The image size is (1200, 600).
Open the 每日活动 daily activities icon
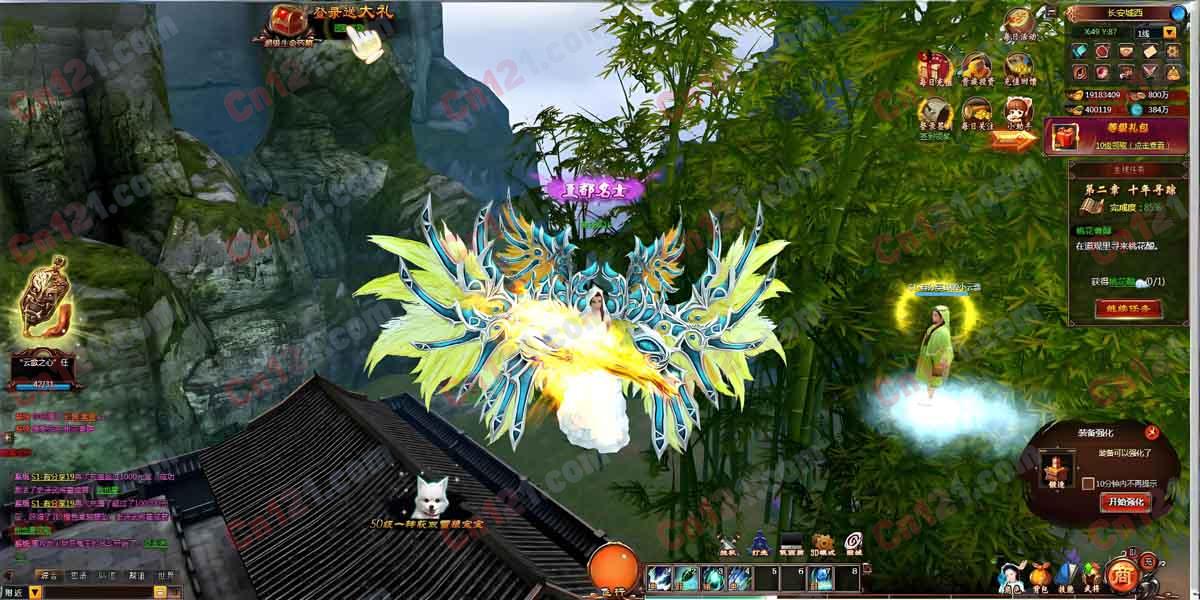(x=1019, y=22)
